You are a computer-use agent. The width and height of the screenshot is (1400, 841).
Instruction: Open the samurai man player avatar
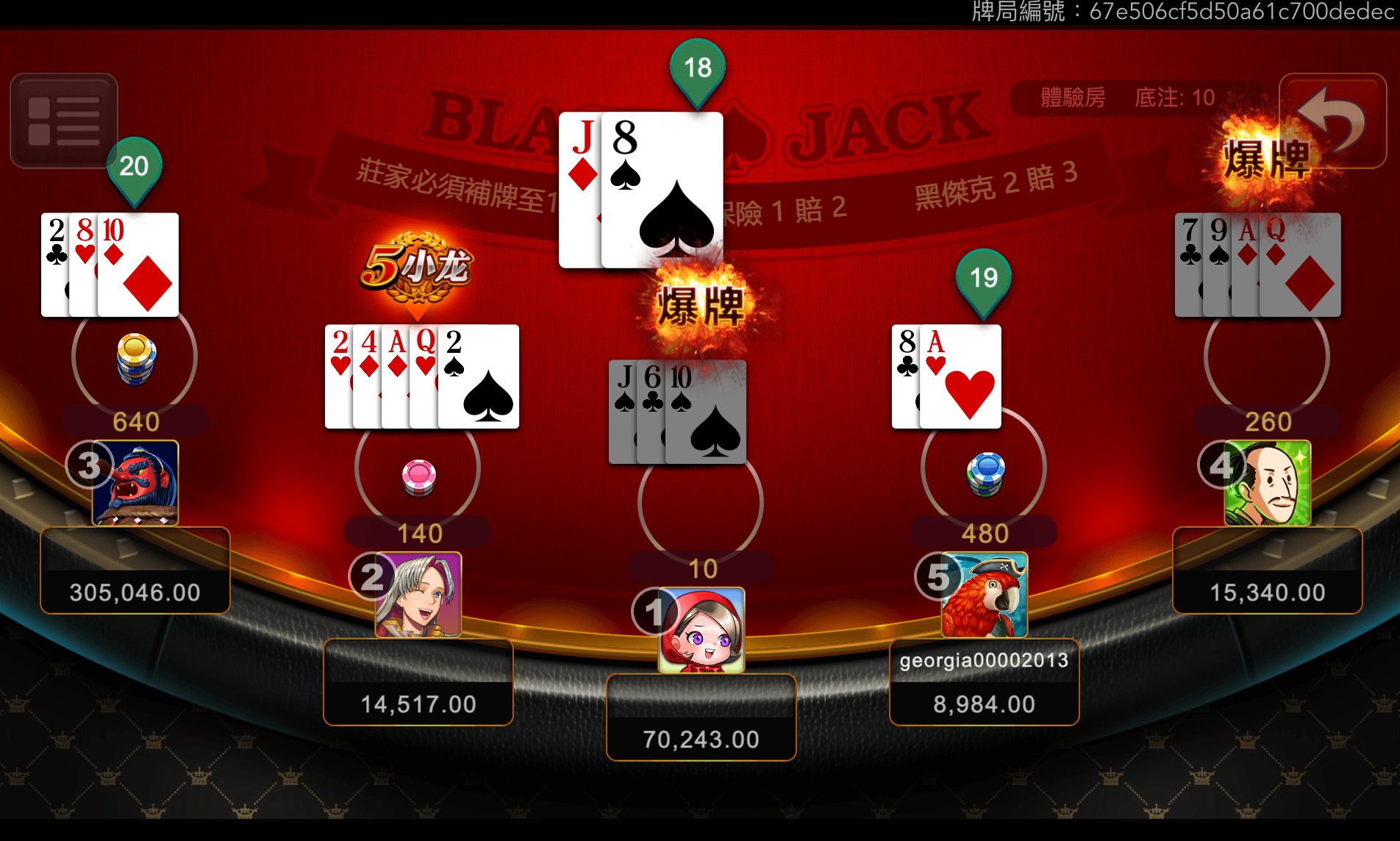coord(1268,483)
